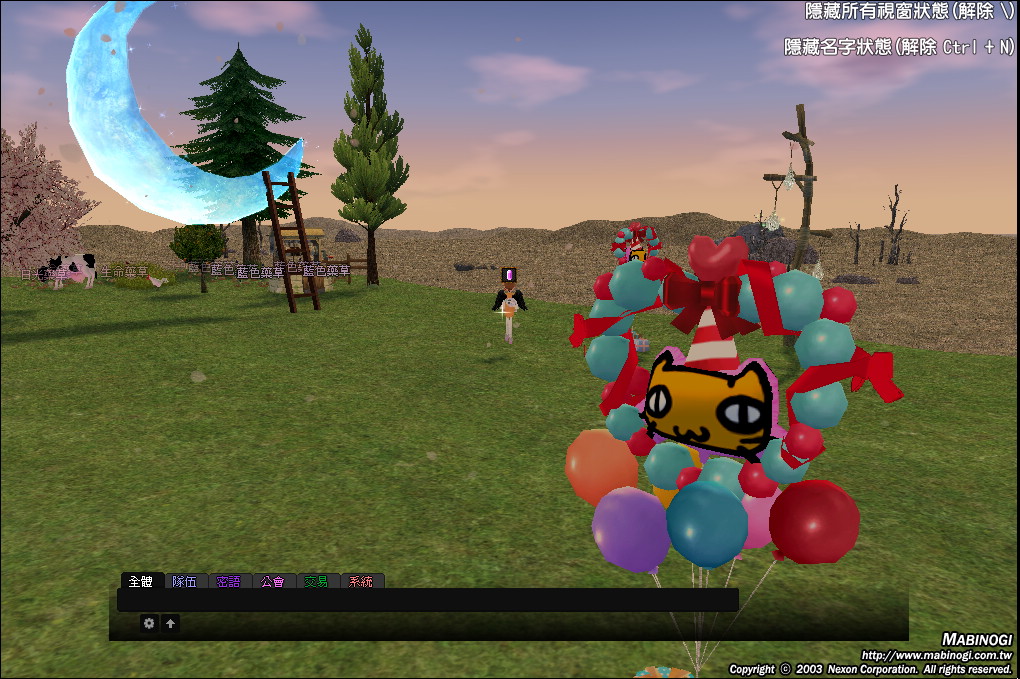This screenshot has width=1020, height=679.
Task: Open the 隊伍 party chat tab
Action: 185,581
